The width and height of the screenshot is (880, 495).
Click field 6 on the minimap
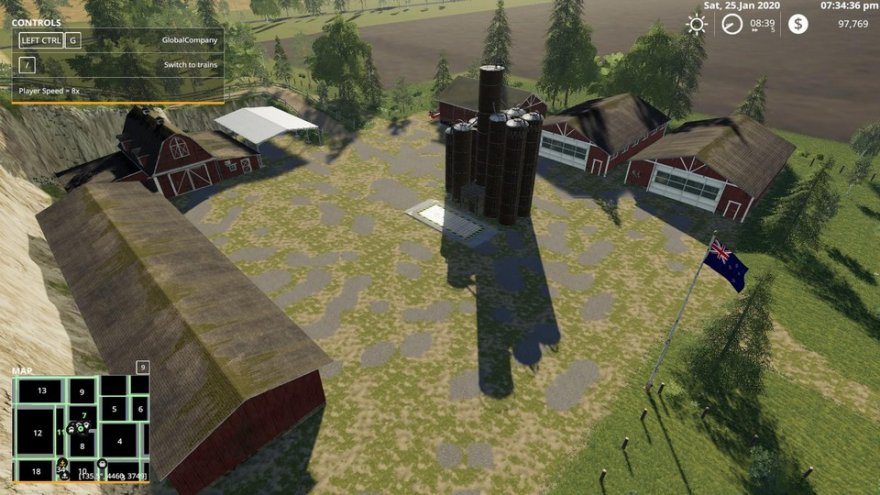point(140,408)
